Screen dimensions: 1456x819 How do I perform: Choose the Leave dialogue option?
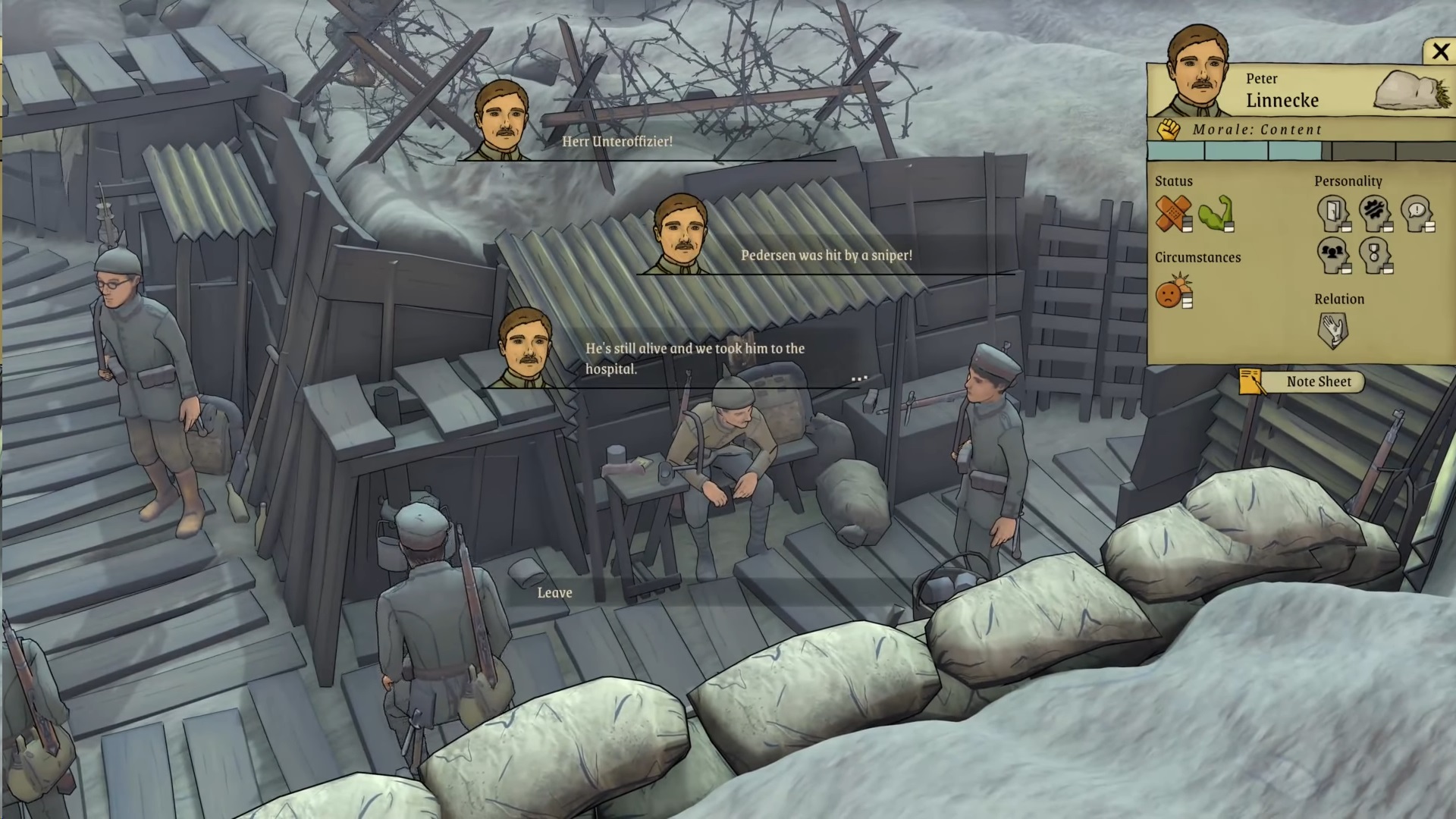[554, 593]
